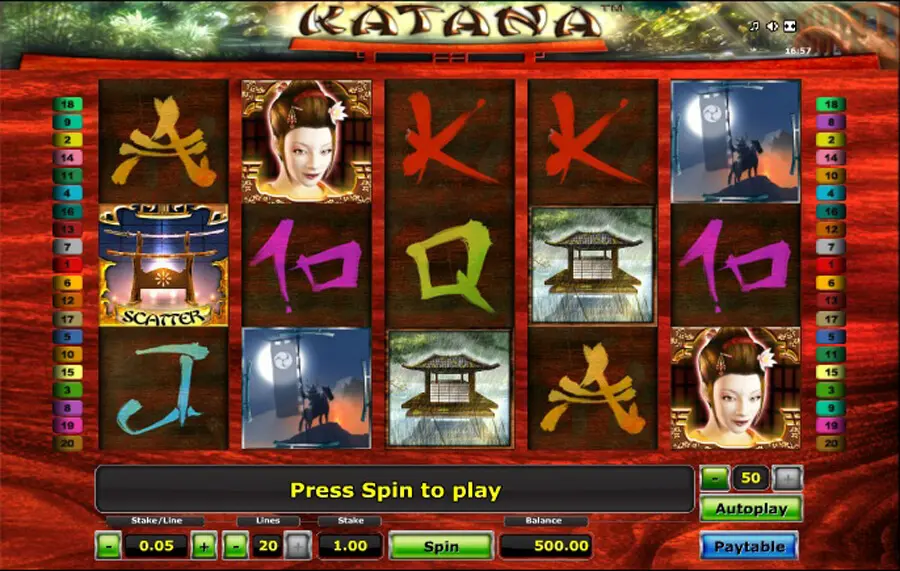Increase the number of Lines
The image size is (900, 571).
coord(297,546)
